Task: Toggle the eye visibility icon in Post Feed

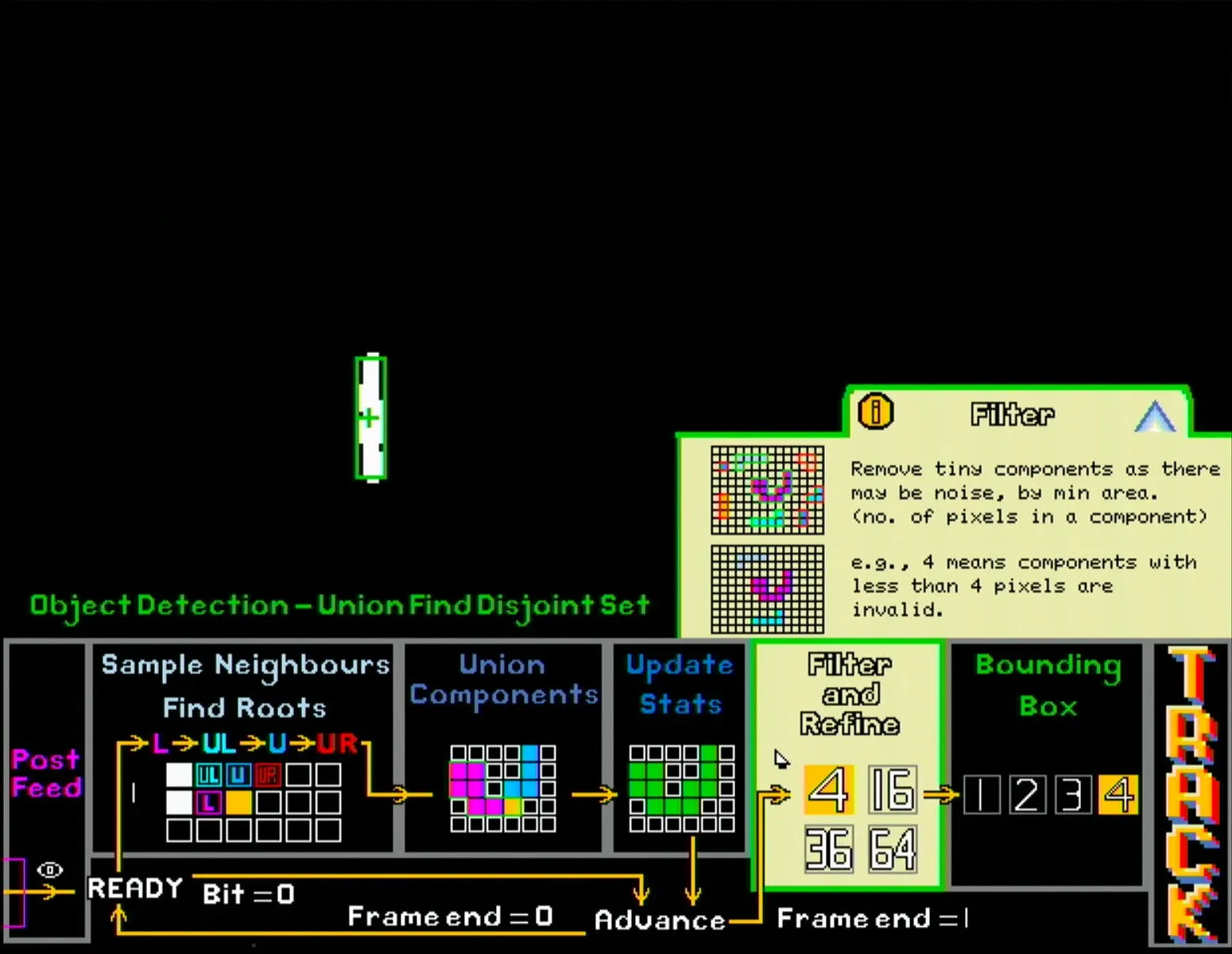Action: pos(50,870)
